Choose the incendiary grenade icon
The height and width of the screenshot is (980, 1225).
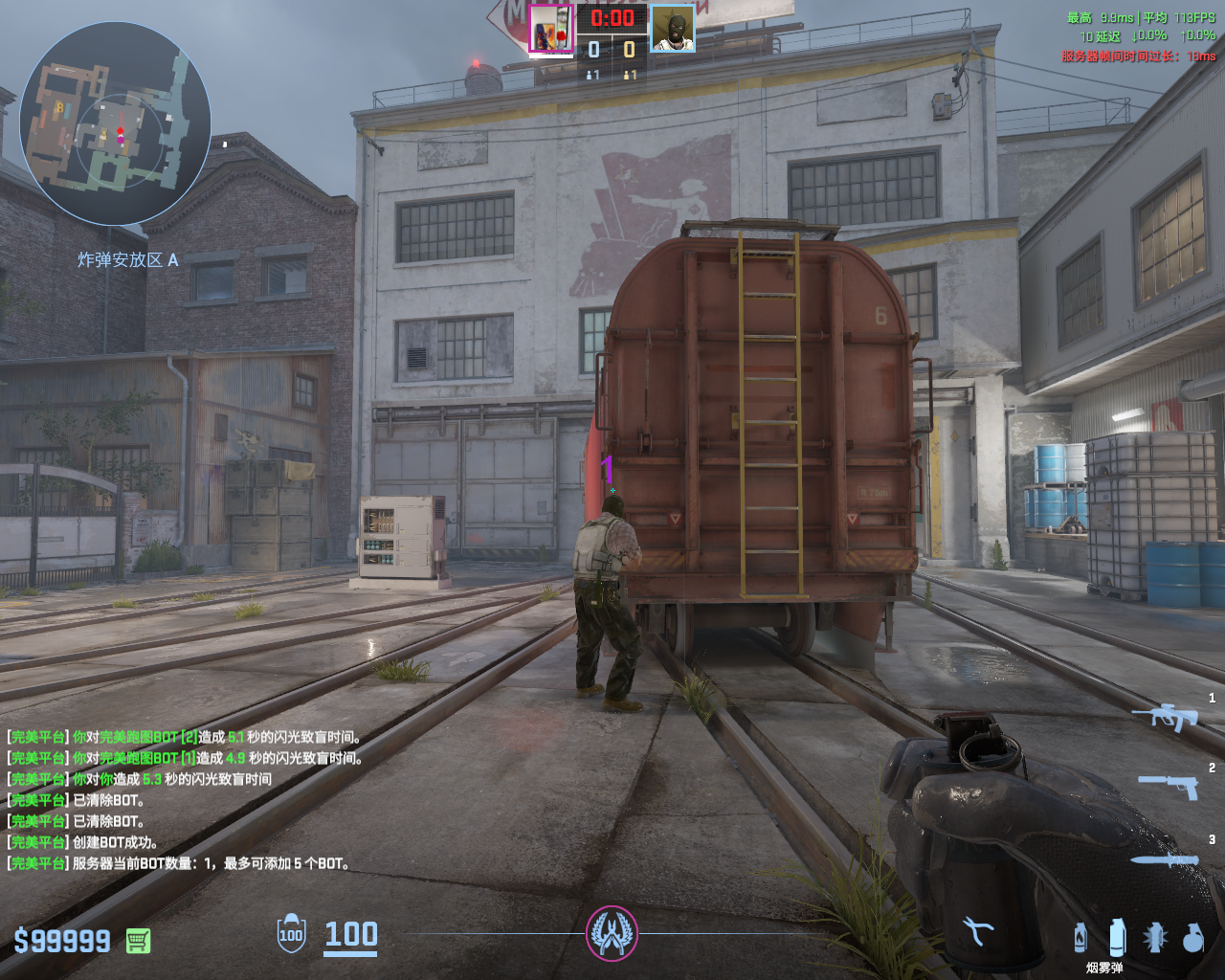point(1080,938)
